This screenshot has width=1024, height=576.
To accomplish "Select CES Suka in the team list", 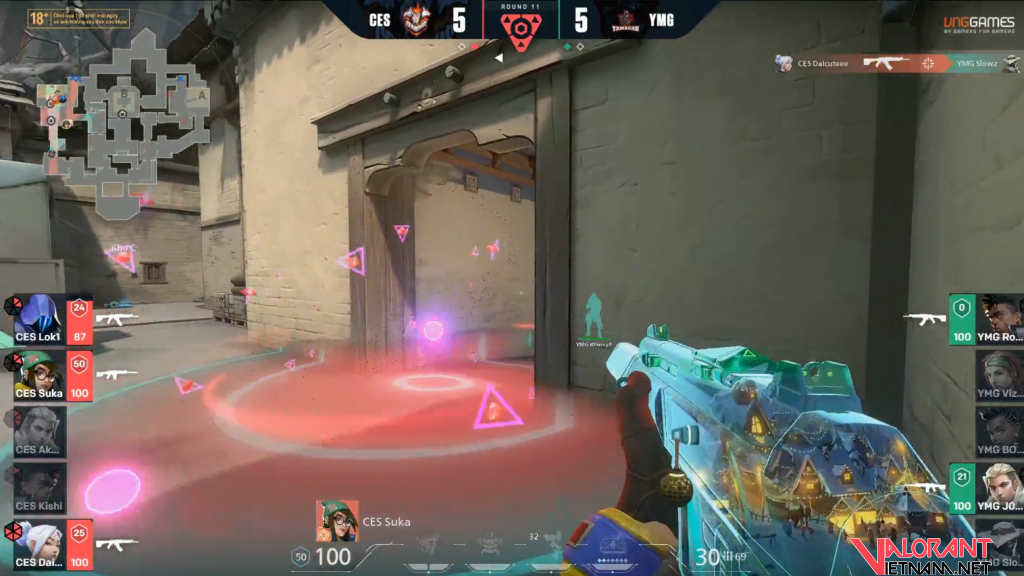I will pos(40,376).
